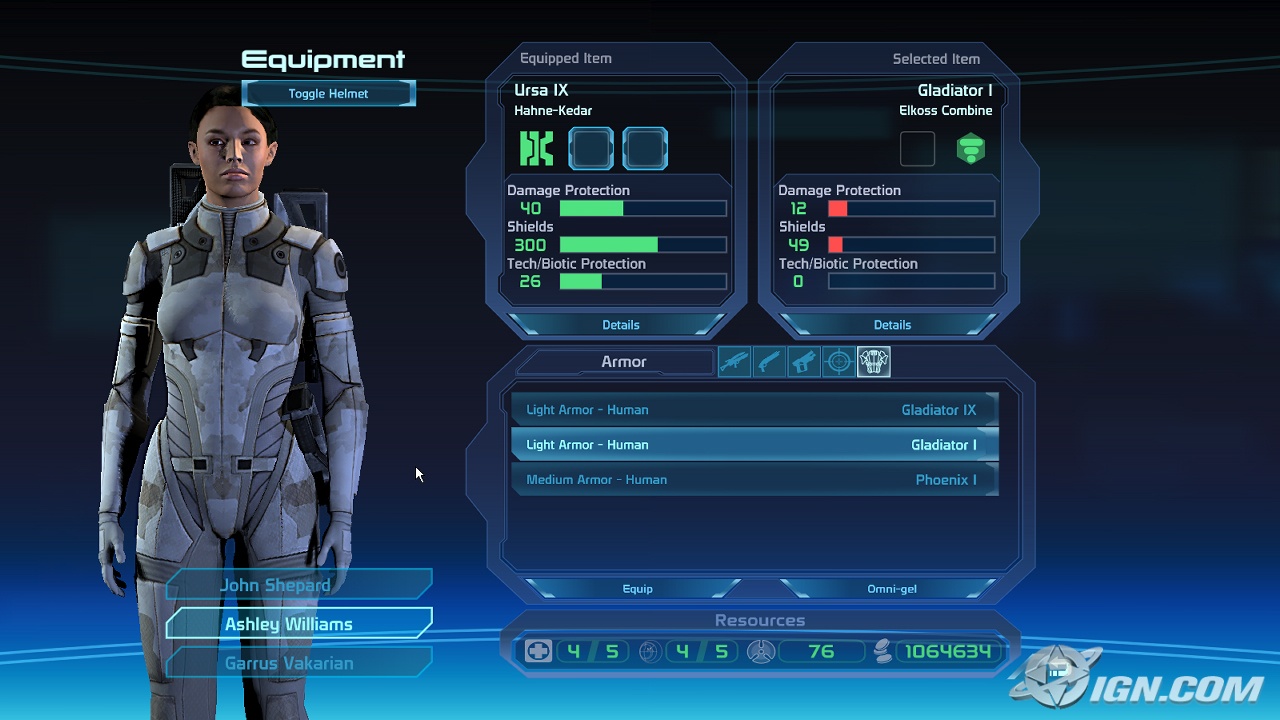1280x720 pixels.
Task: Click the credits coin icon in Resources
Action: [x=881, y=652]
